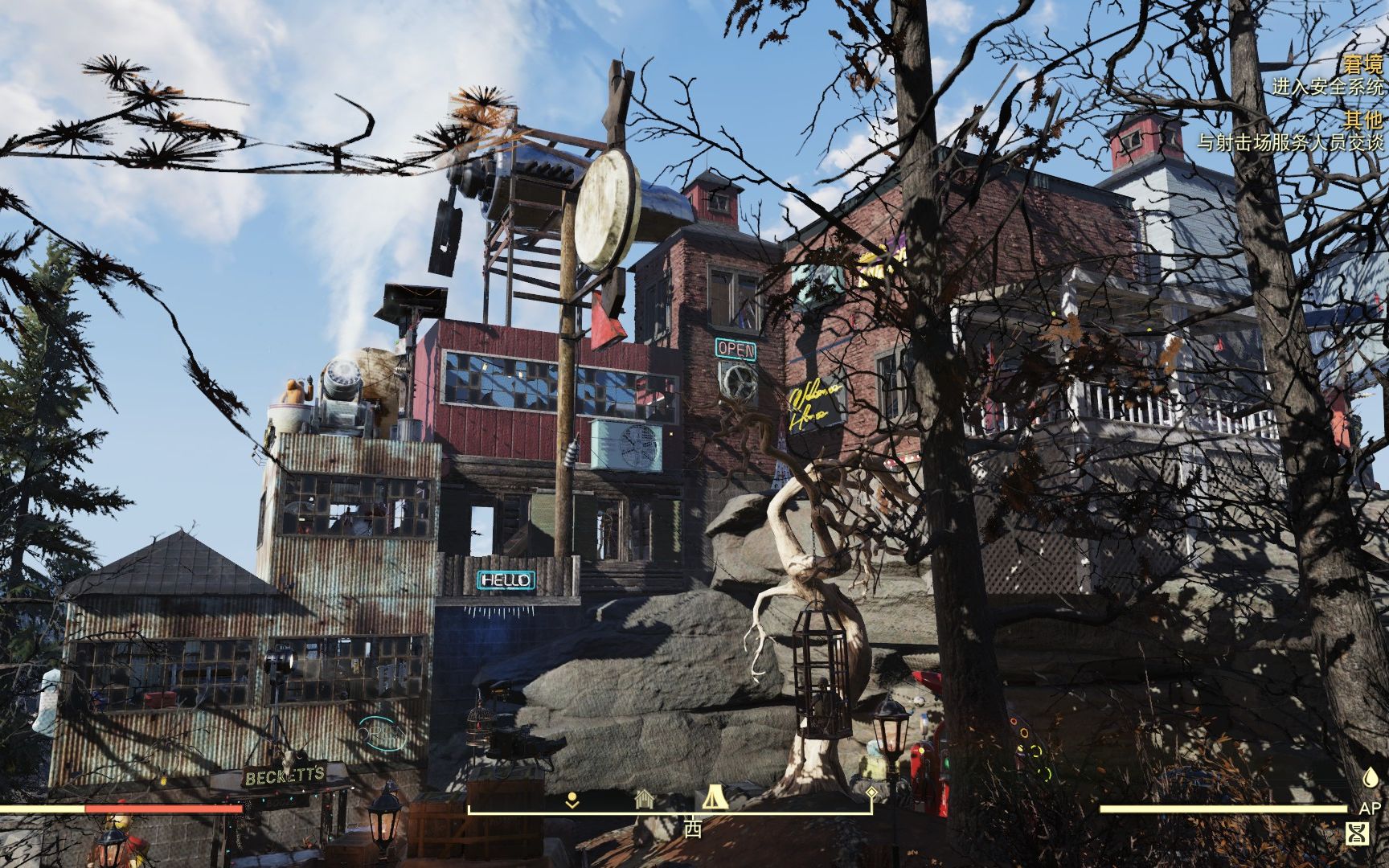Click the player-below marker on the compass
This screenshot has height=868, width=1389.
tap(572, 800)
